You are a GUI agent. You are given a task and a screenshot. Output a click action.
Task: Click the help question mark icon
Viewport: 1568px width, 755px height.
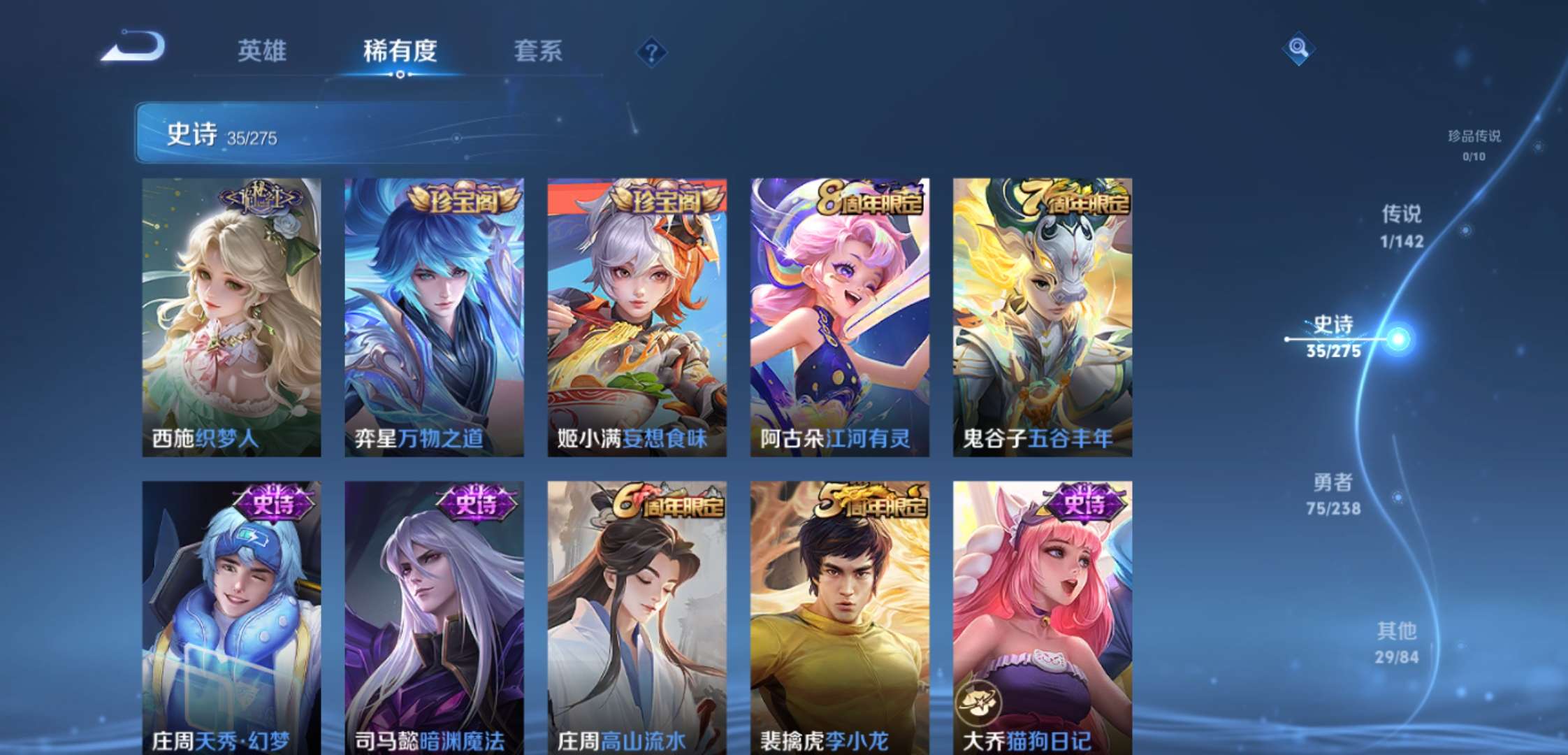(650, 49)
